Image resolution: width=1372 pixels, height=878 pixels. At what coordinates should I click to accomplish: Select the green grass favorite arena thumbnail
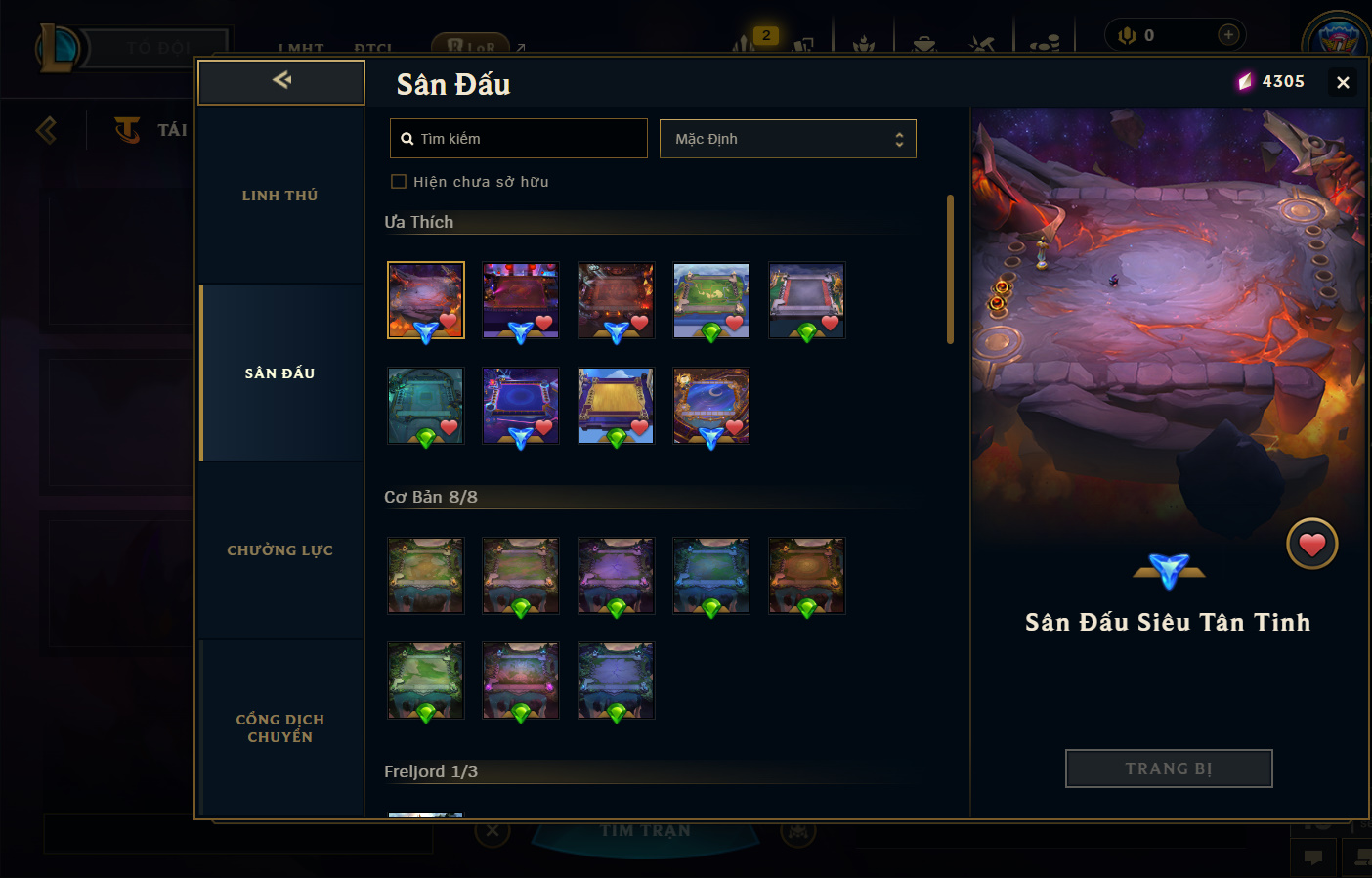pyautogui.click(x=710, y=299)
